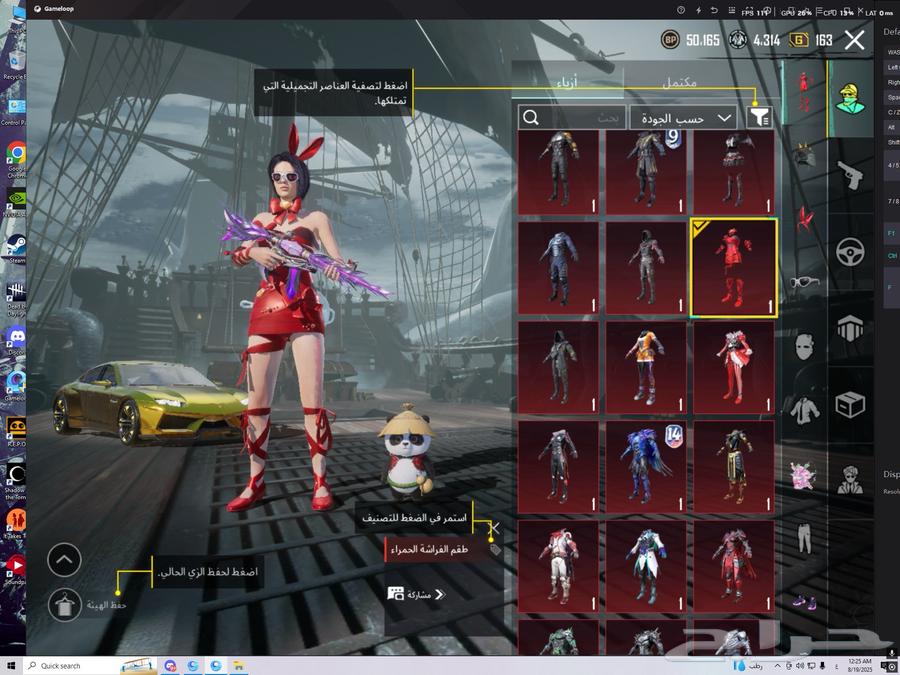Close the outfit name panel X
Screen dimensions: 900x675
[494, 528]
